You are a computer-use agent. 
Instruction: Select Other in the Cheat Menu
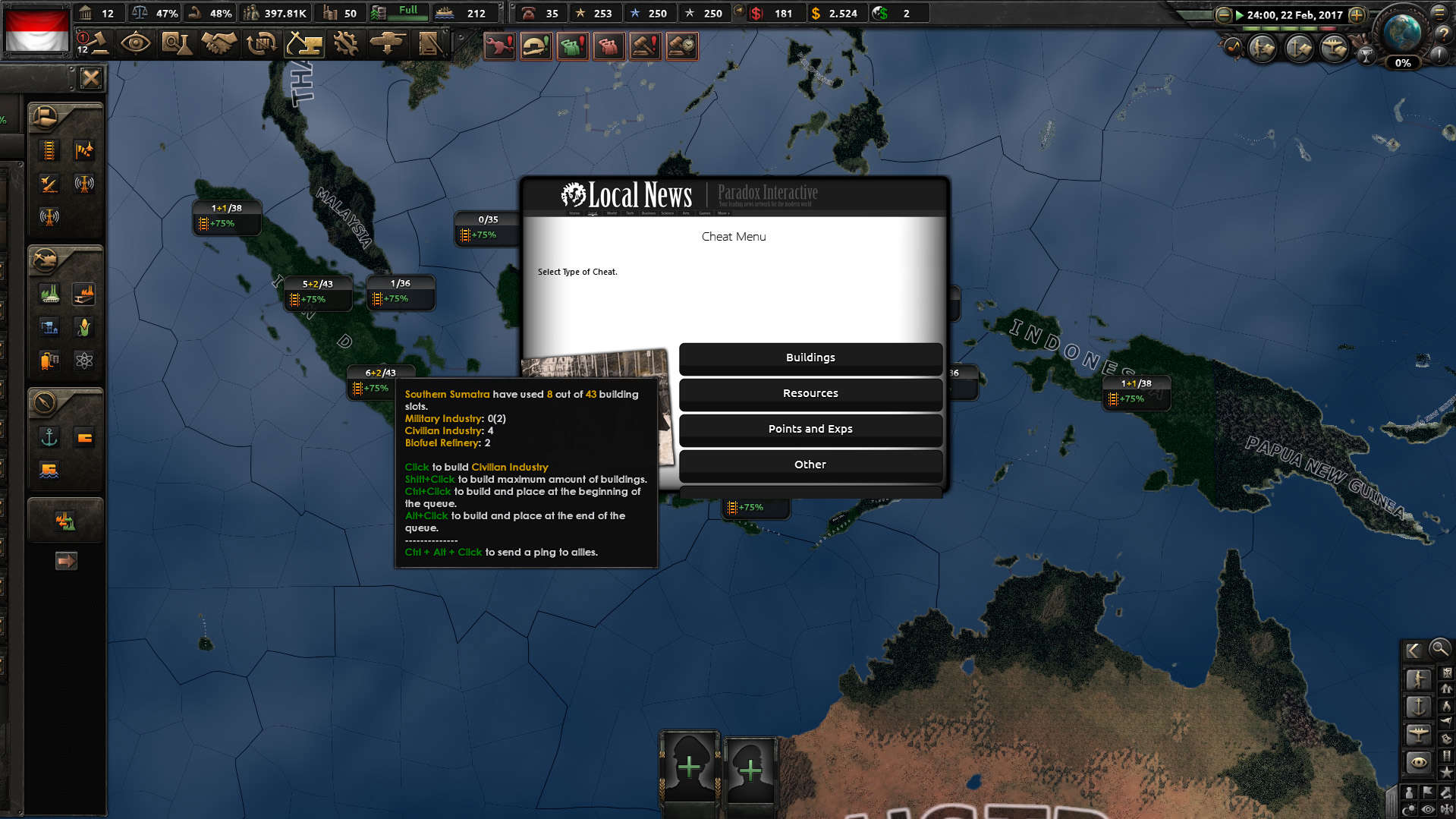810,464
